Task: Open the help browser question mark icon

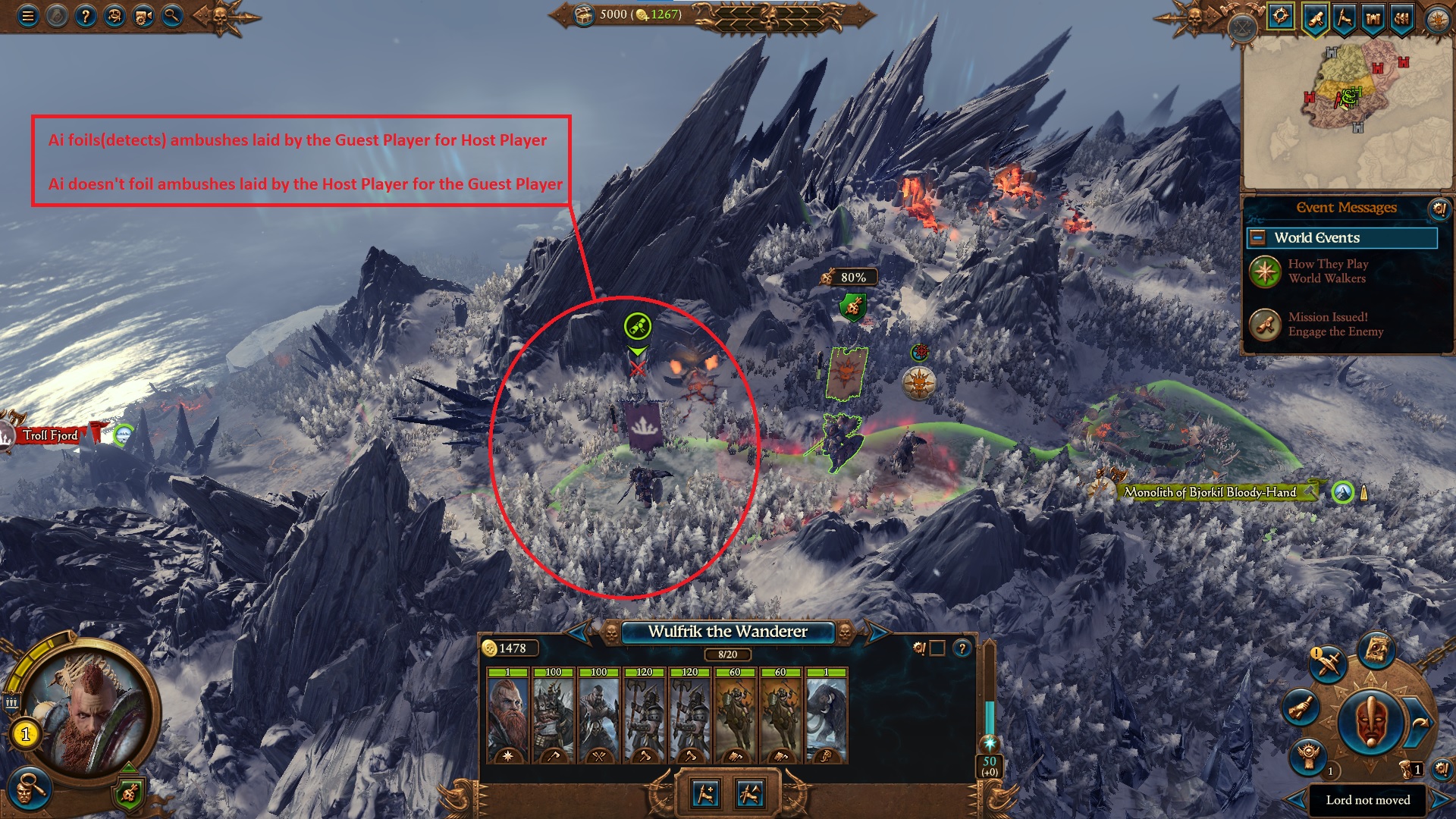Action: pos(85,15)
